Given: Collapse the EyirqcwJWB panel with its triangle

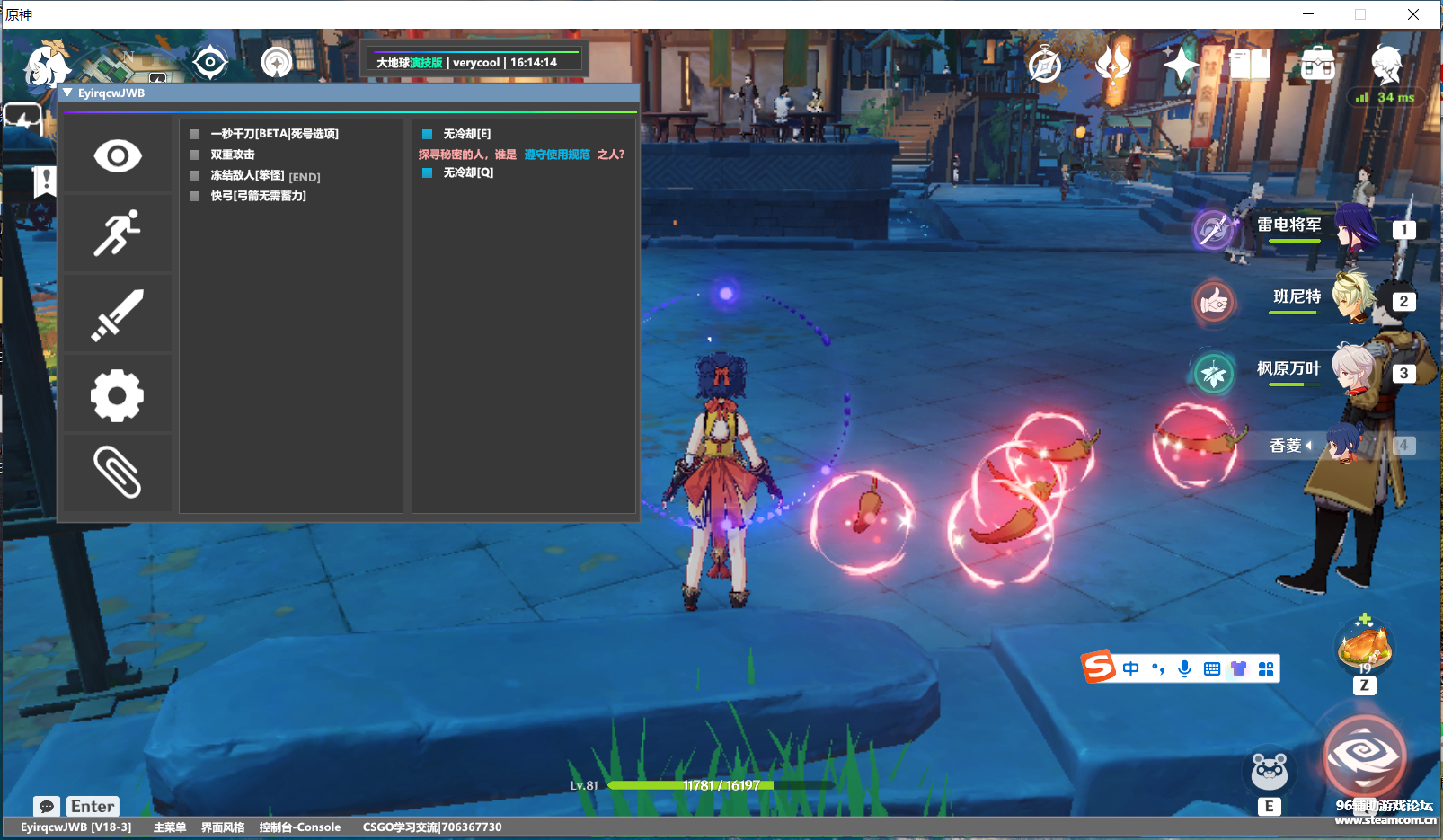Looking at the screenshot, I should pyautogui.click(x=66, y=93).
